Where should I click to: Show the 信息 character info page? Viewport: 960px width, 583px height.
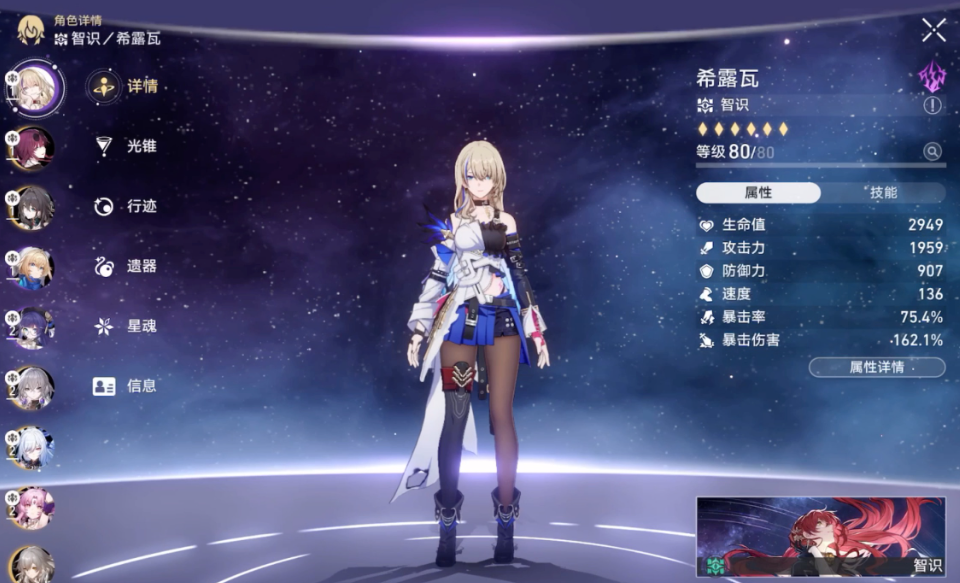[125, 386]
